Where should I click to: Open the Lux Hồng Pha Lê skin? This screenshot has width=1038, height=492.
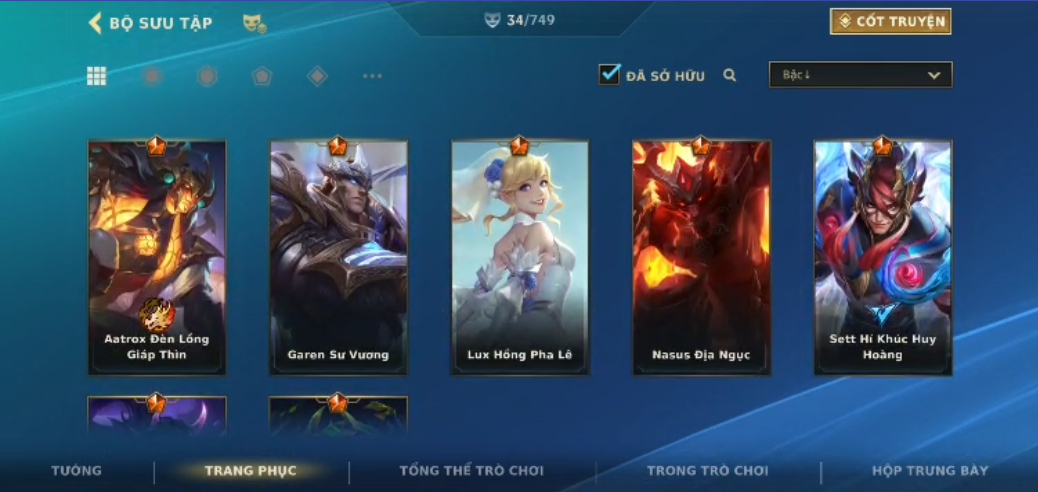pyautogui.click(x=519, y=257)
